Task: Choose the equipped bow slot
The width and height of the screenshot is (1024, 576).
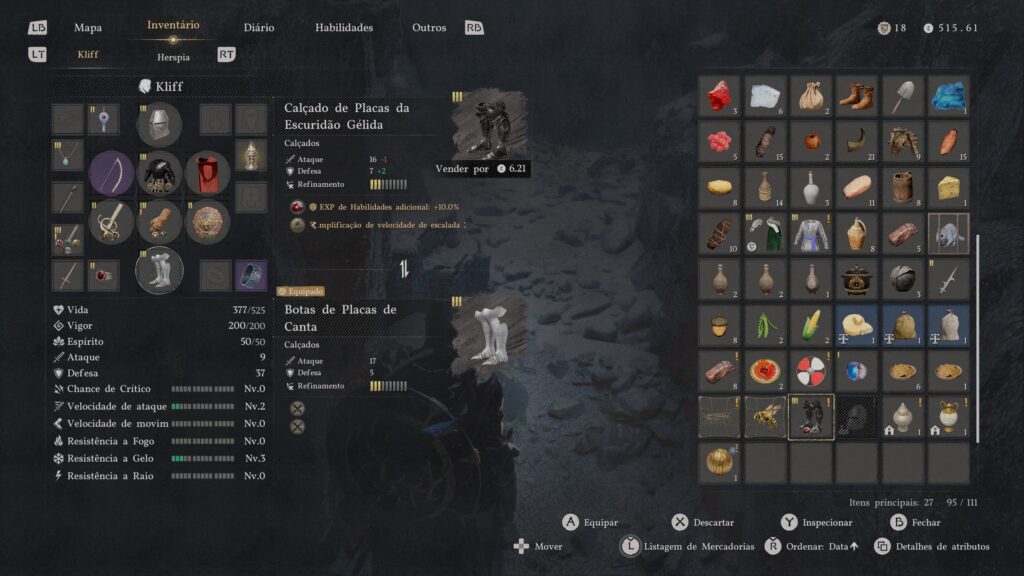Action: point(112,173)
